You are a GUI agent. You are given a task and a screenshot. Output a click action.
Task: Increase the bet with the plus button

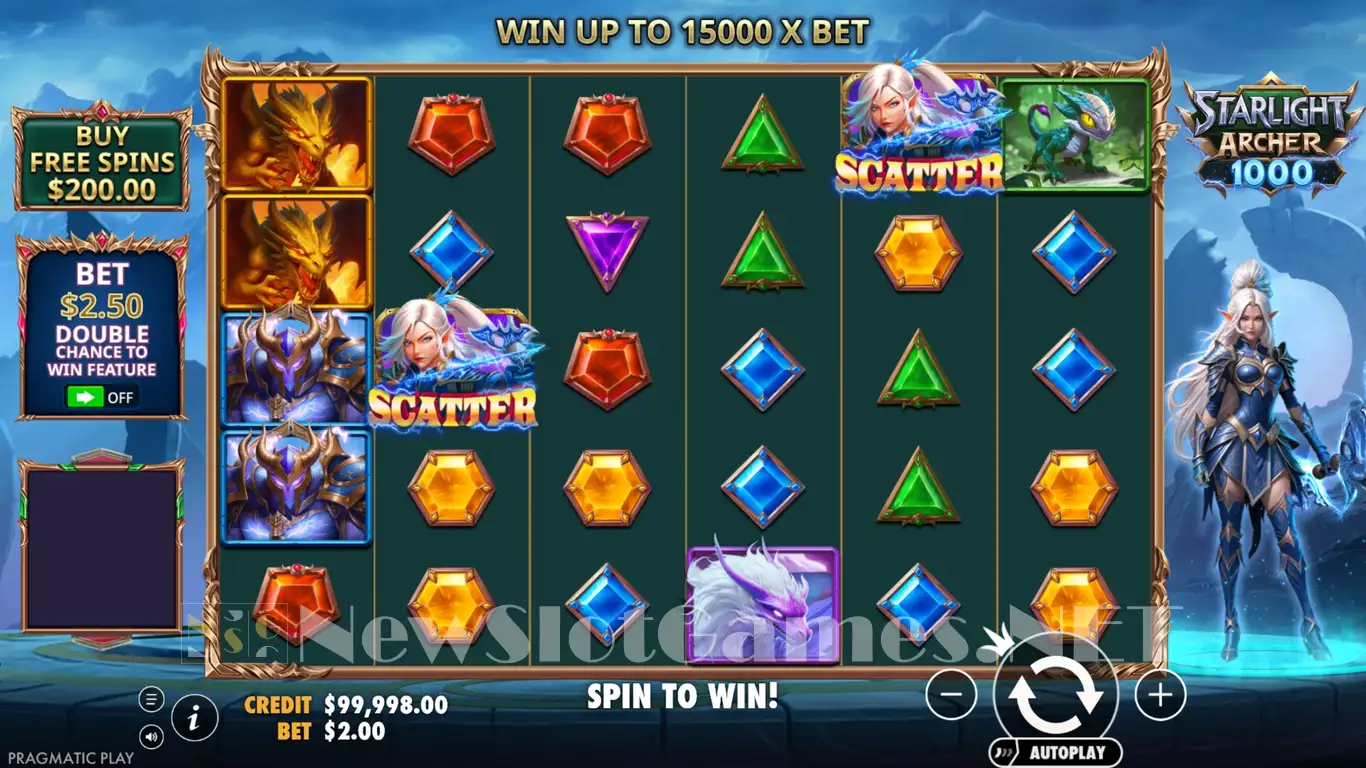point(1160,693)
